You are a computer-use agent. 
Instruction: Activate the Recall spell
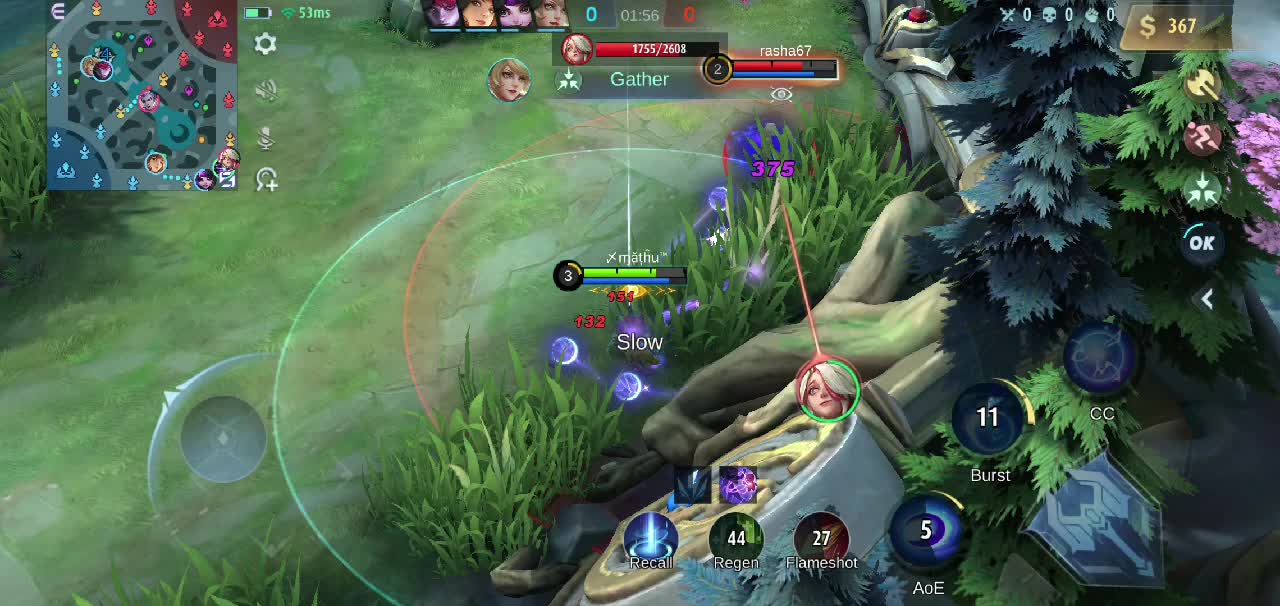tap(651, 539)
